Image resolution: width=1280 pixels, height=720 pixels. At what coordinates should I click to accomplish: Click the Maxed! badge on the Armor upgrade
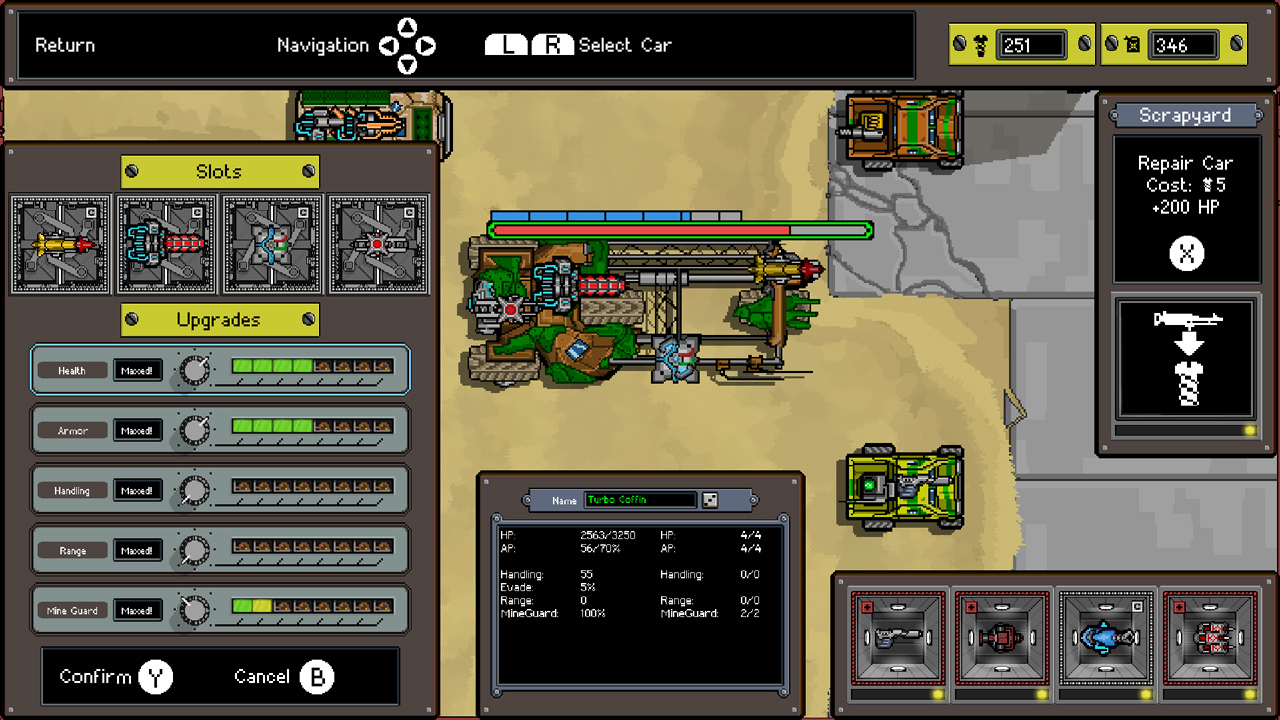(x=138, y=430)
